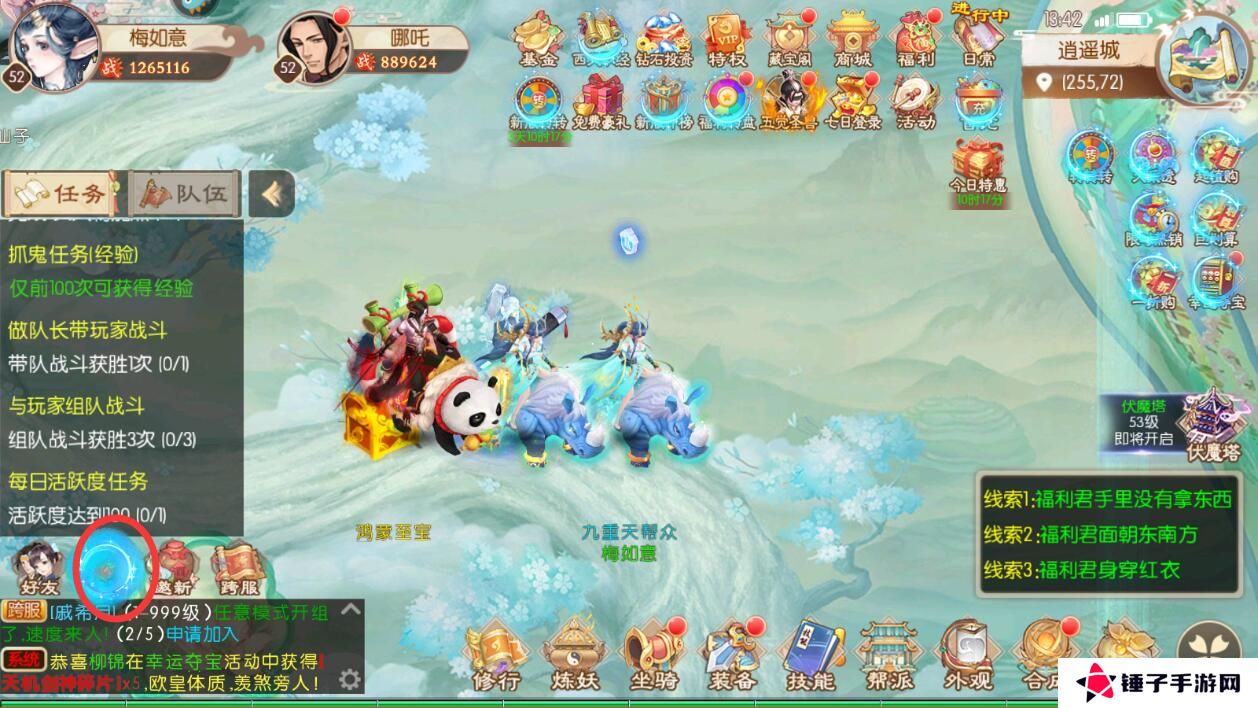
Task: Open the 伏魔塔 tower icon
Action: point(1213,425)
